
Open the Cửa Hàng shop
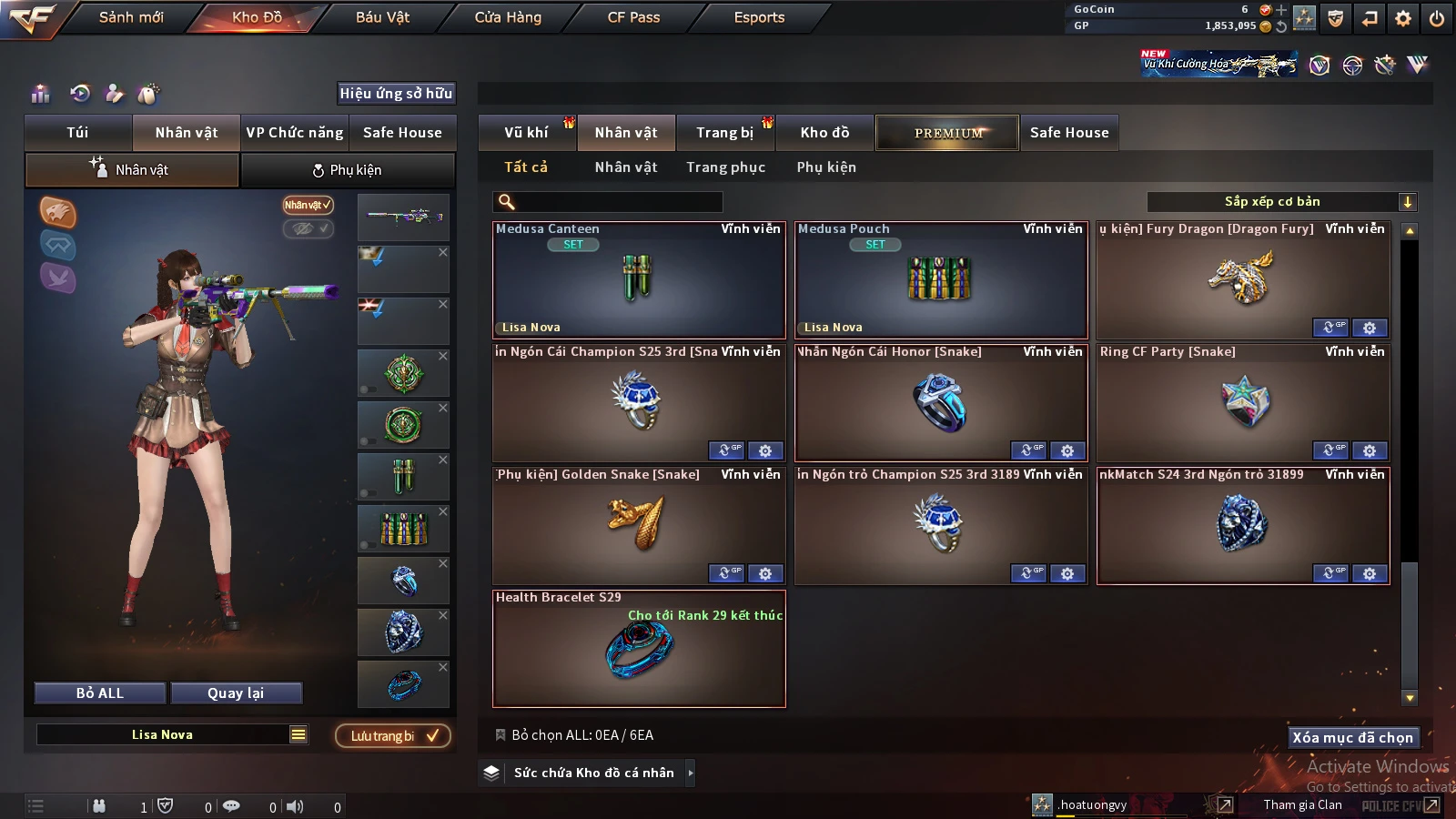(x=508, y=17)
